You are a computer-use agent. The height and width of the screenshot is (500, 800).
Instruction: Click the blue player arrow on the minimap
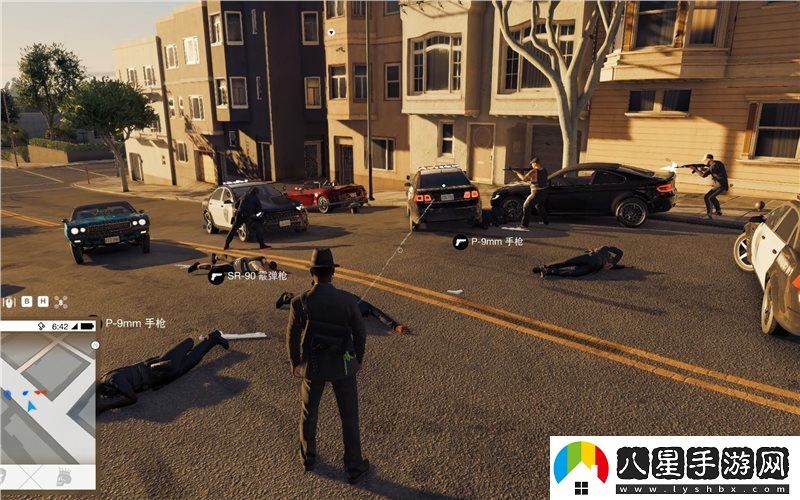click(x=31, y=405)
